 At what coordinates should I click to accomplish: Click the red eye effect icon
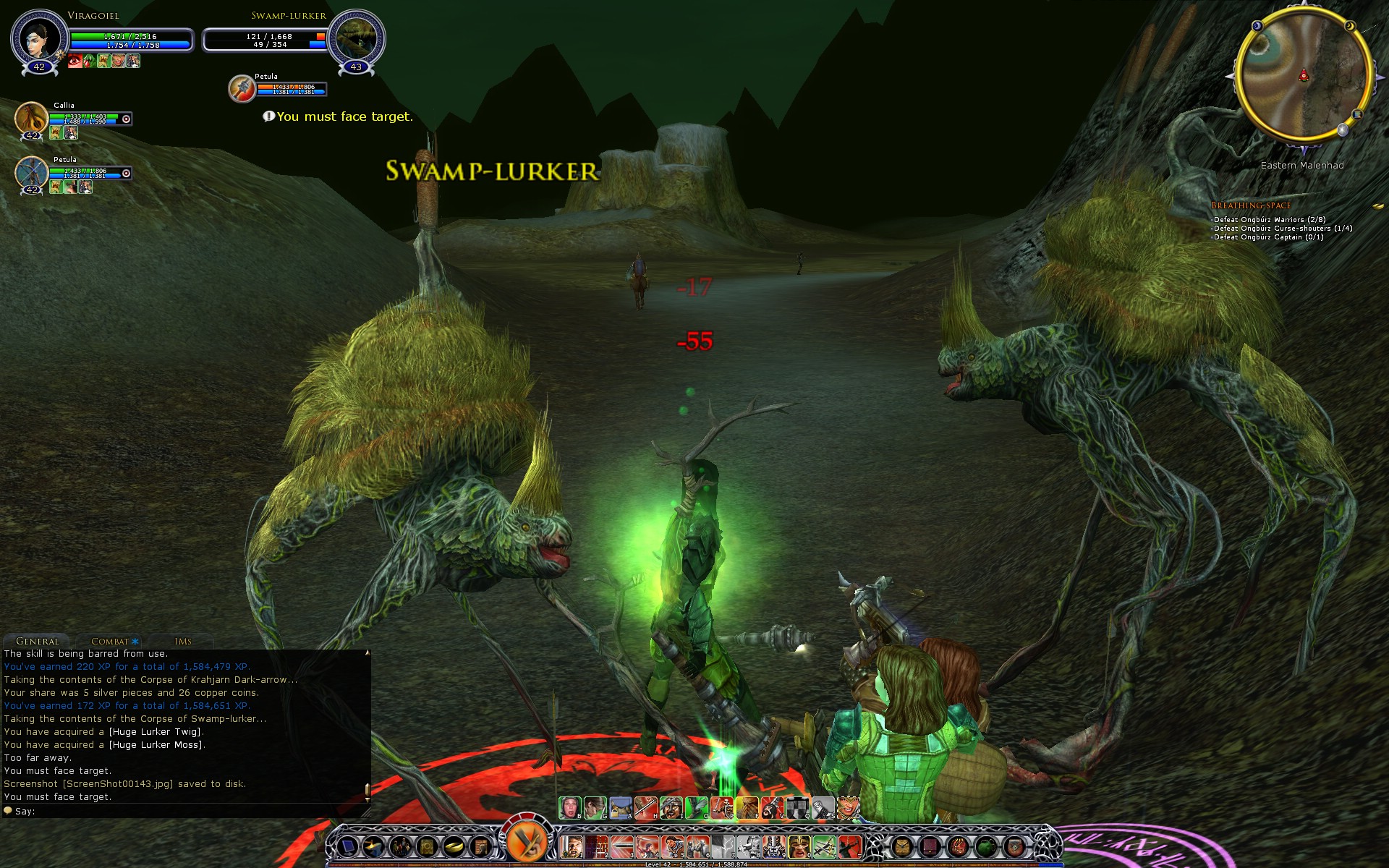(x=75, y=61)
